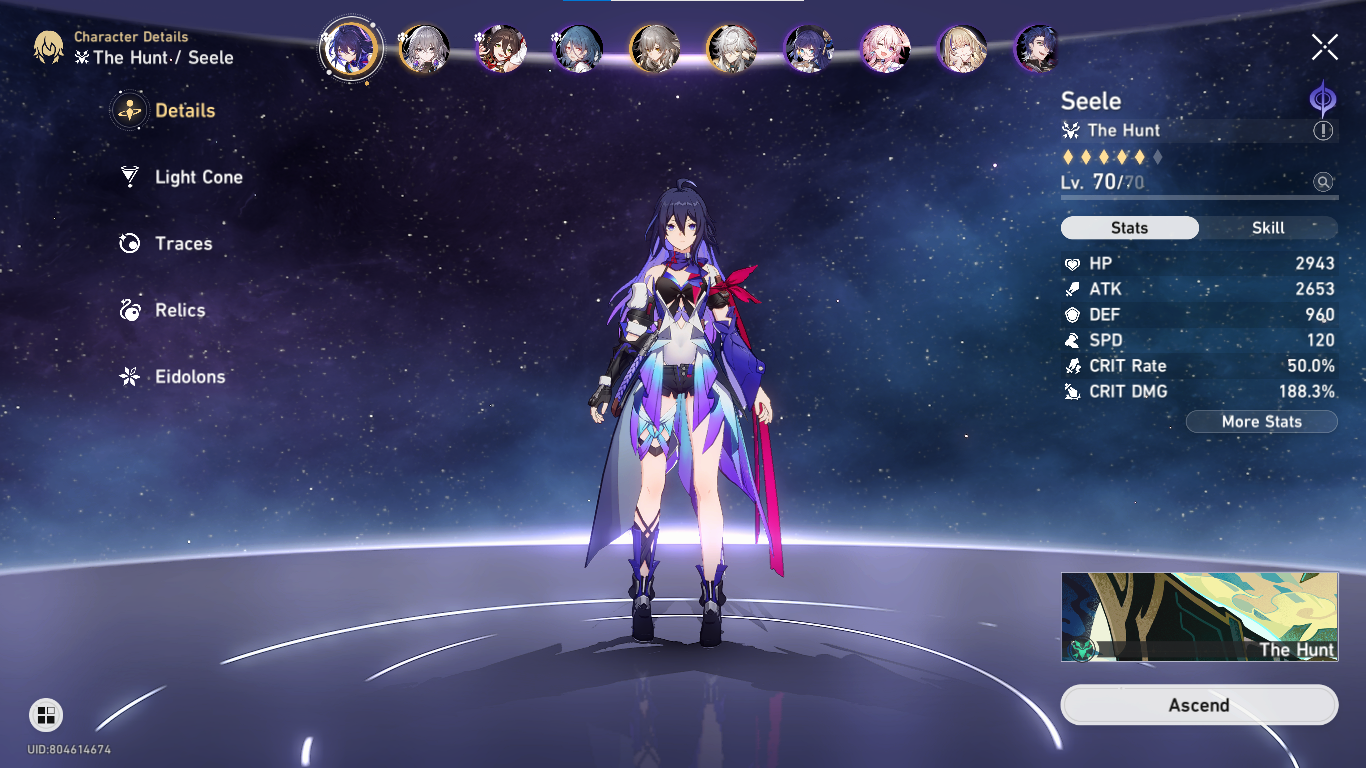Click the Ascend button

(1199, 705)
